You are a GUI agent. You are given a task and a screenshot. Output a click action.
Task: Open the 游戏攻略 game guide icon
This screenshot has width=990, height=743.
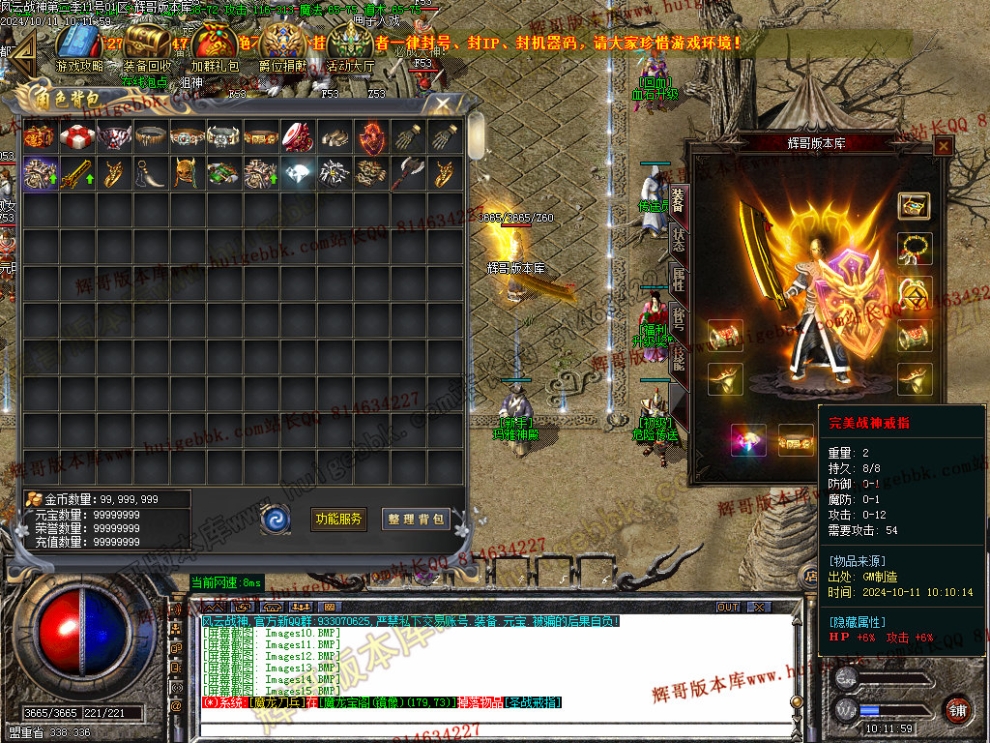tap(79, 46)
